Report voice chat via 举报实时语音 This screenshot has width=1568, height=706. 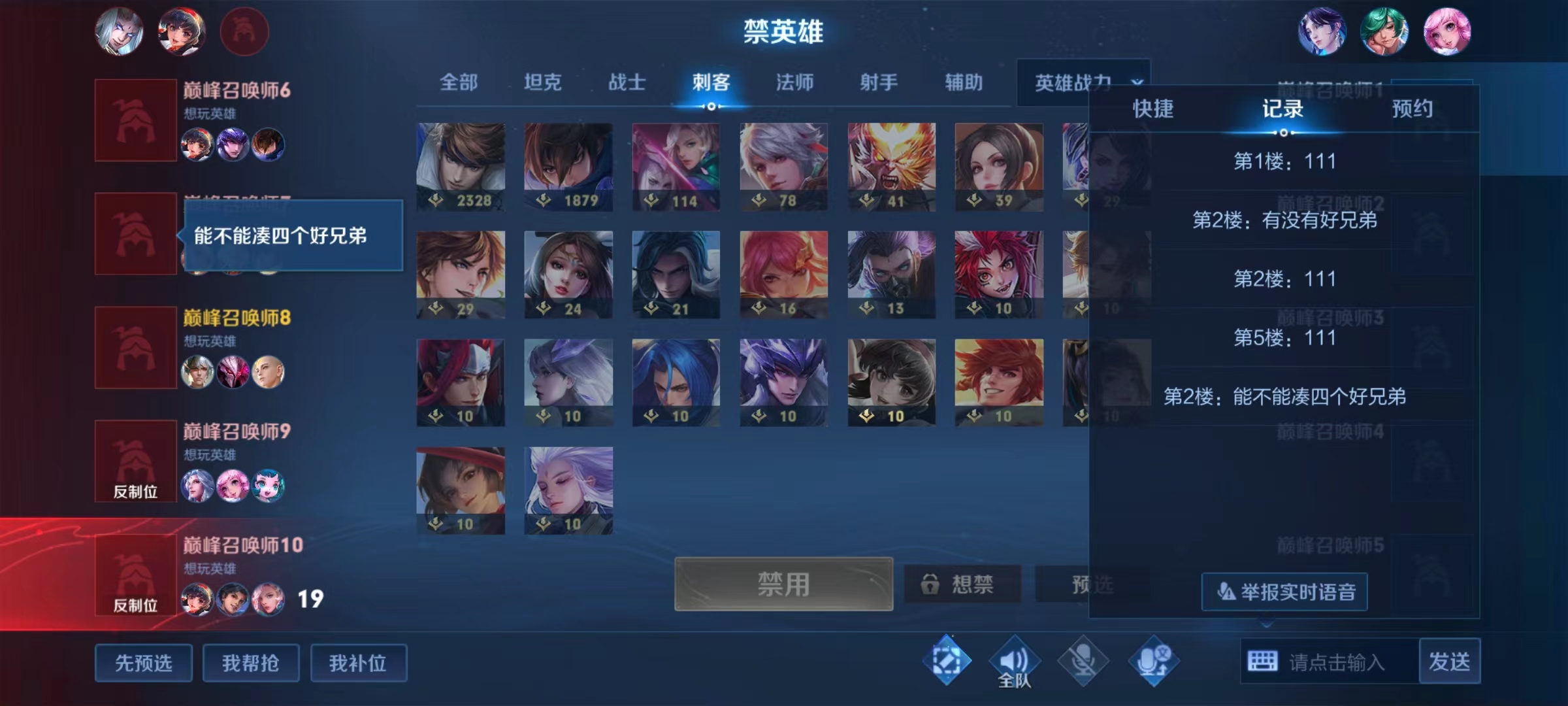coord(1284,592)
